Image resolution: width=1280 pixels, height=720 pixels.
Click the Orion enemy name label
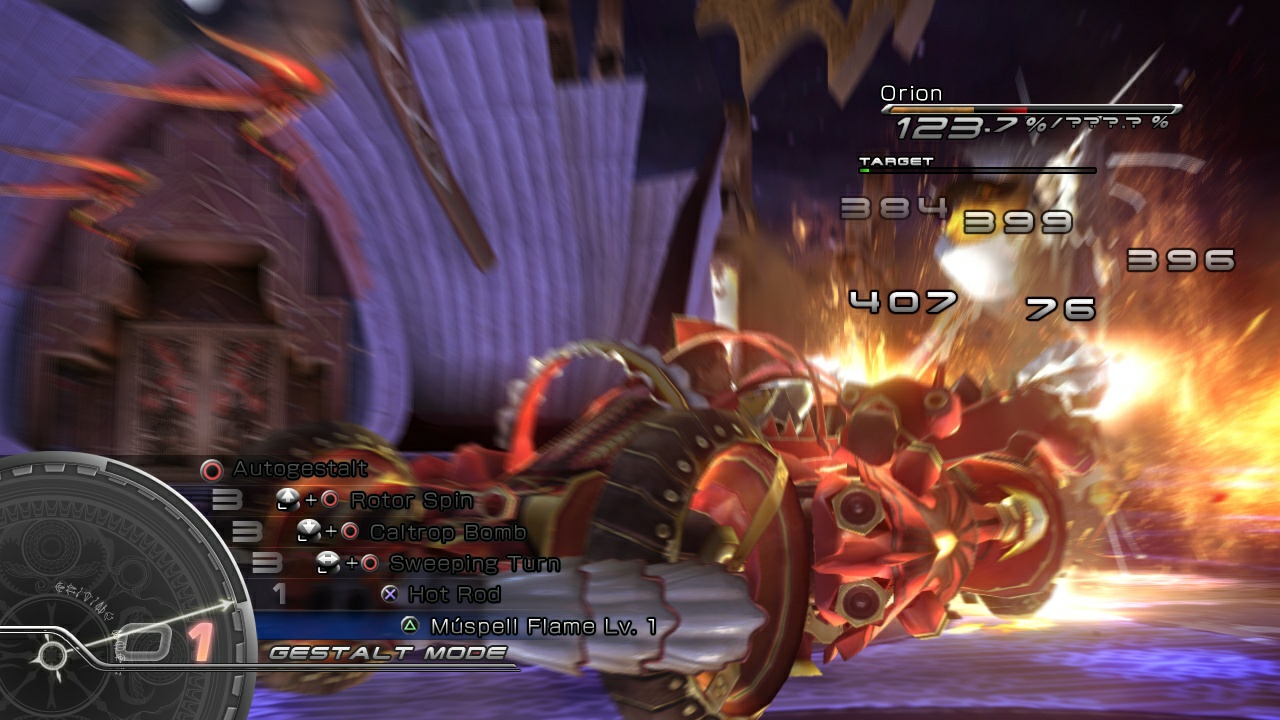(911, 92)
